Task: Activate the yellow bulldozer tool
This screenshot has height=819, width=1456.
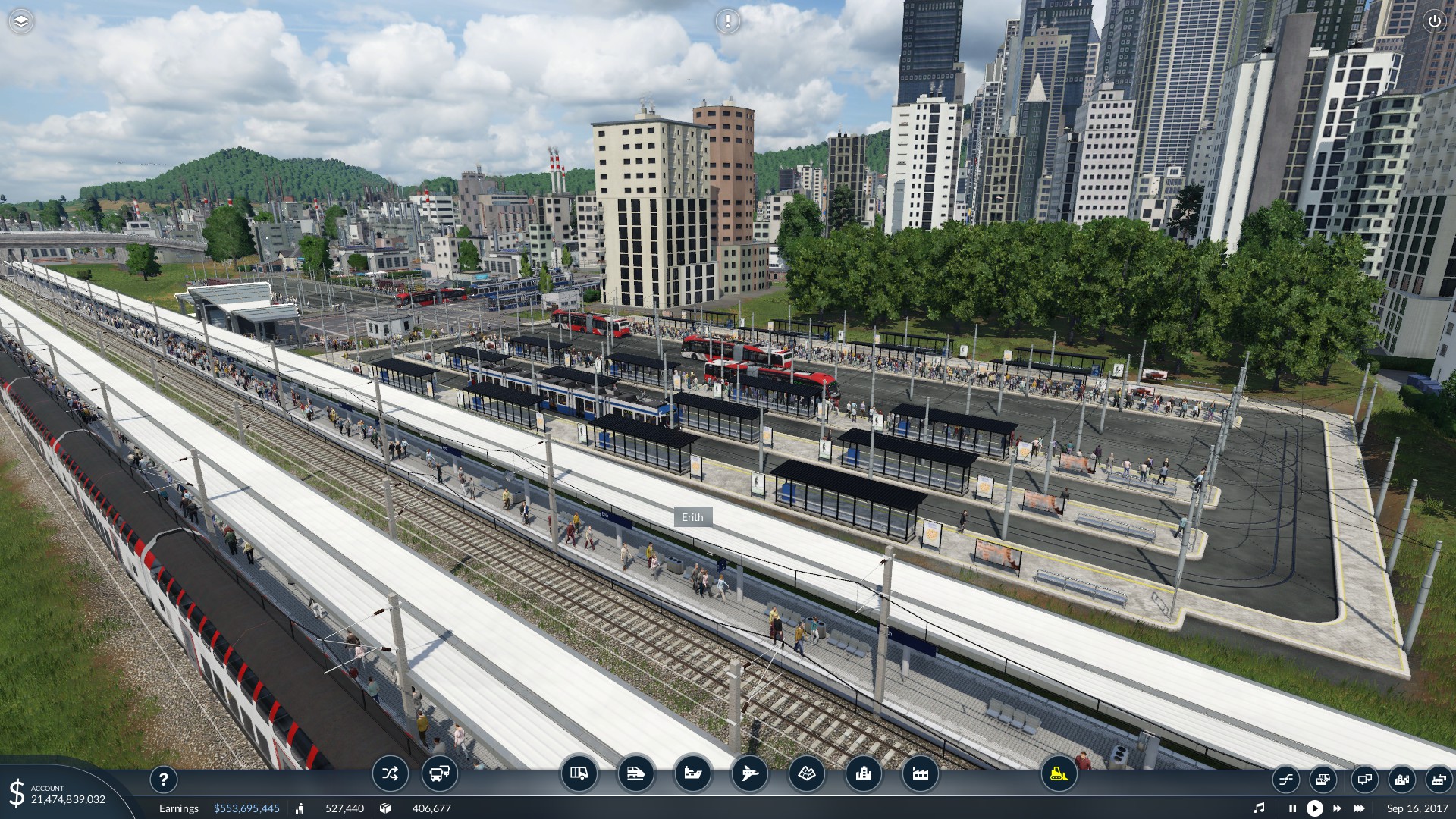Action: (x=1059, y=774)
